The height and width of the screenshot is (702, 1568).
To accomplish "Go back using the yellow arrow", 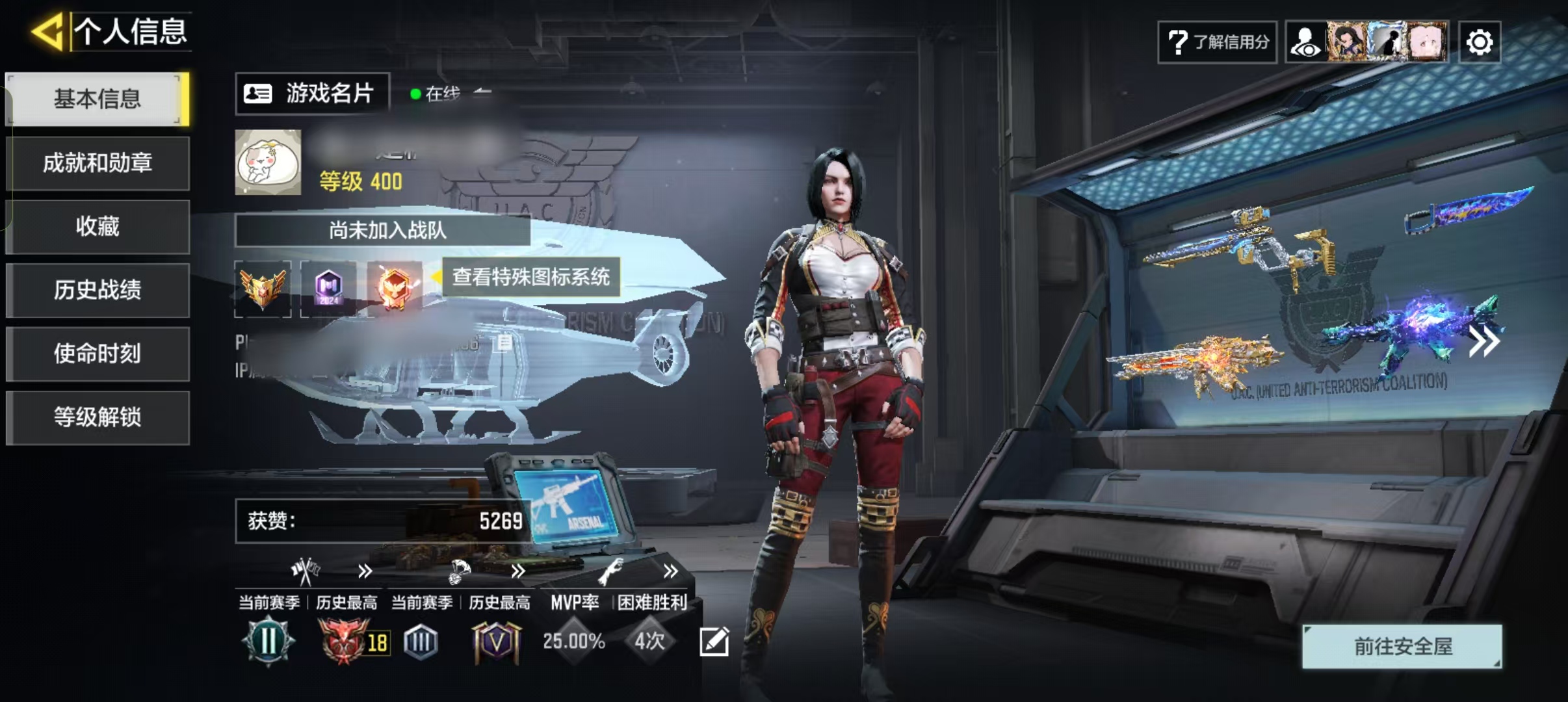I will tap(47, 31).
